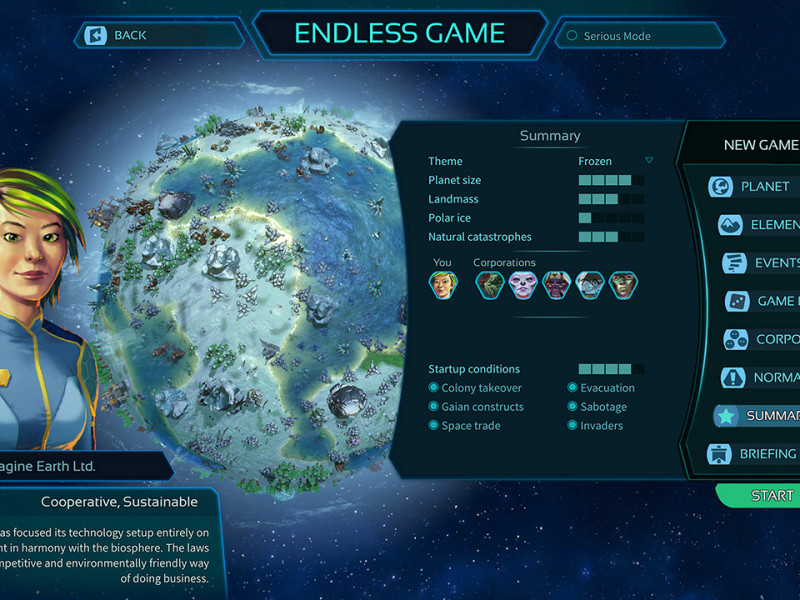Toggle Sabotage option

[573, 407]
